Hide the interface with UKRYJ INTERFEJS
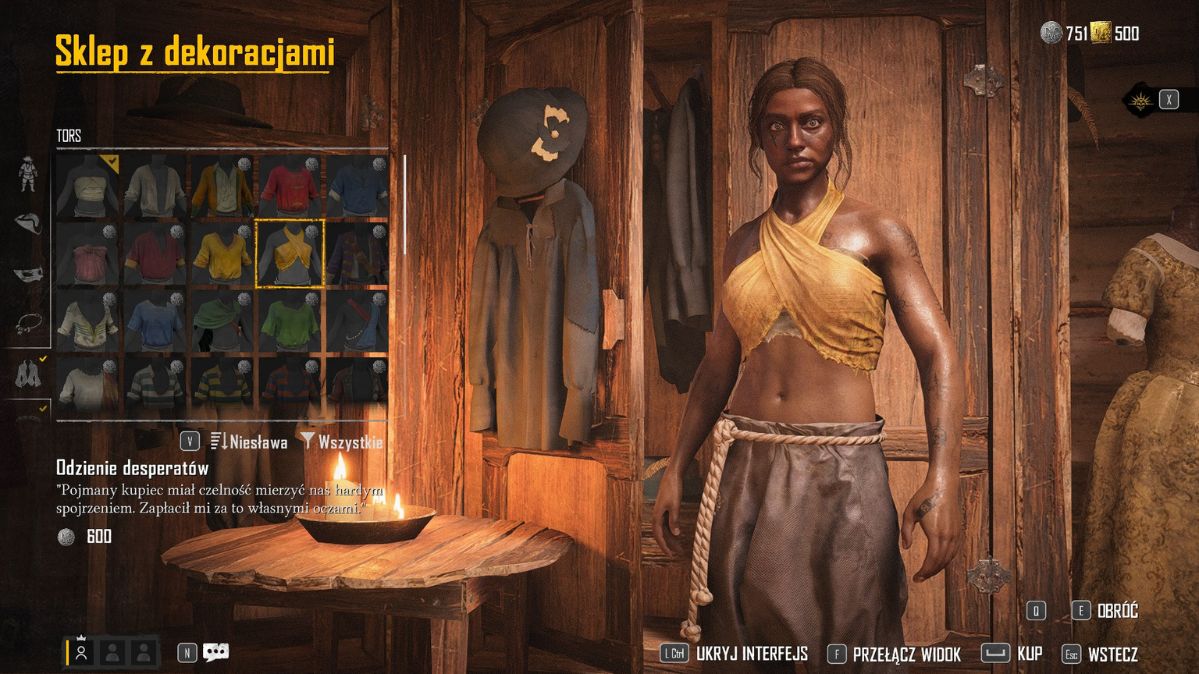Image resolution: width=1199 pixels, height=674 pixels. [734, 655]
